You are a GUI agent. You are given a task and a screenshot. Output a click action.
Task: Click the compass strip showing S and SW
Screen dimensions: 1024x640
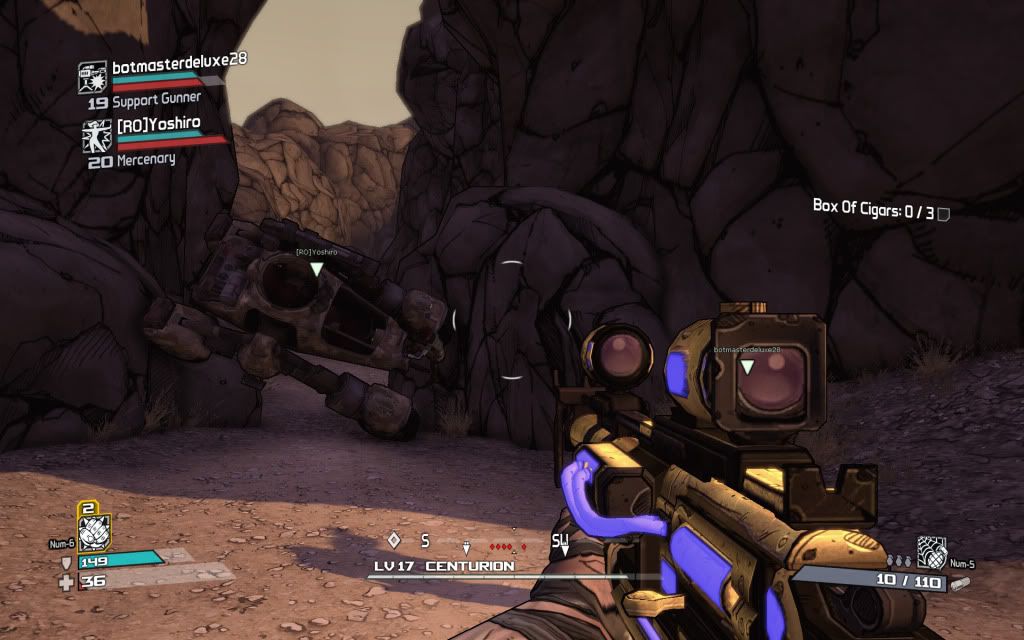click(478, 543)
